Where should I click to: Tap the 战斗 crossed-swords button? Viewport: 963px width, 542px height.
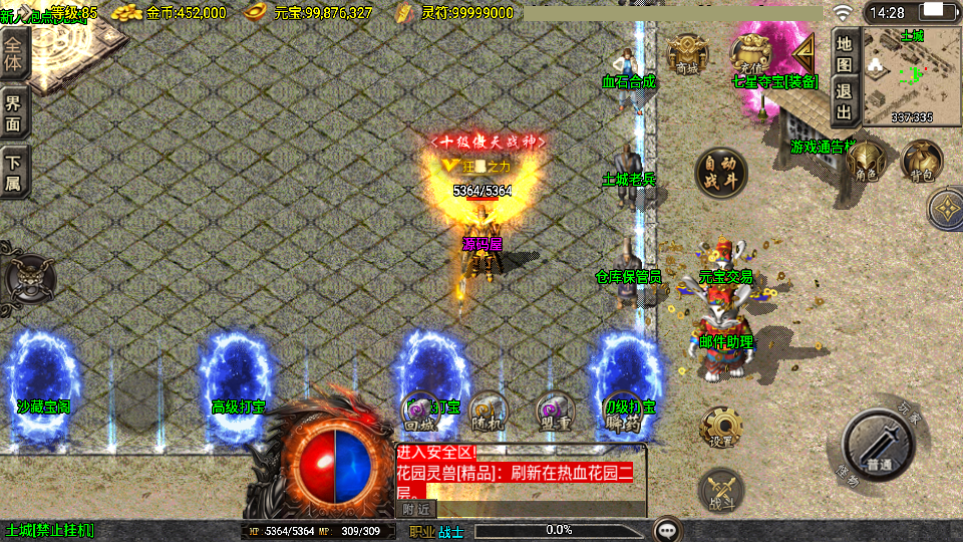719,490
